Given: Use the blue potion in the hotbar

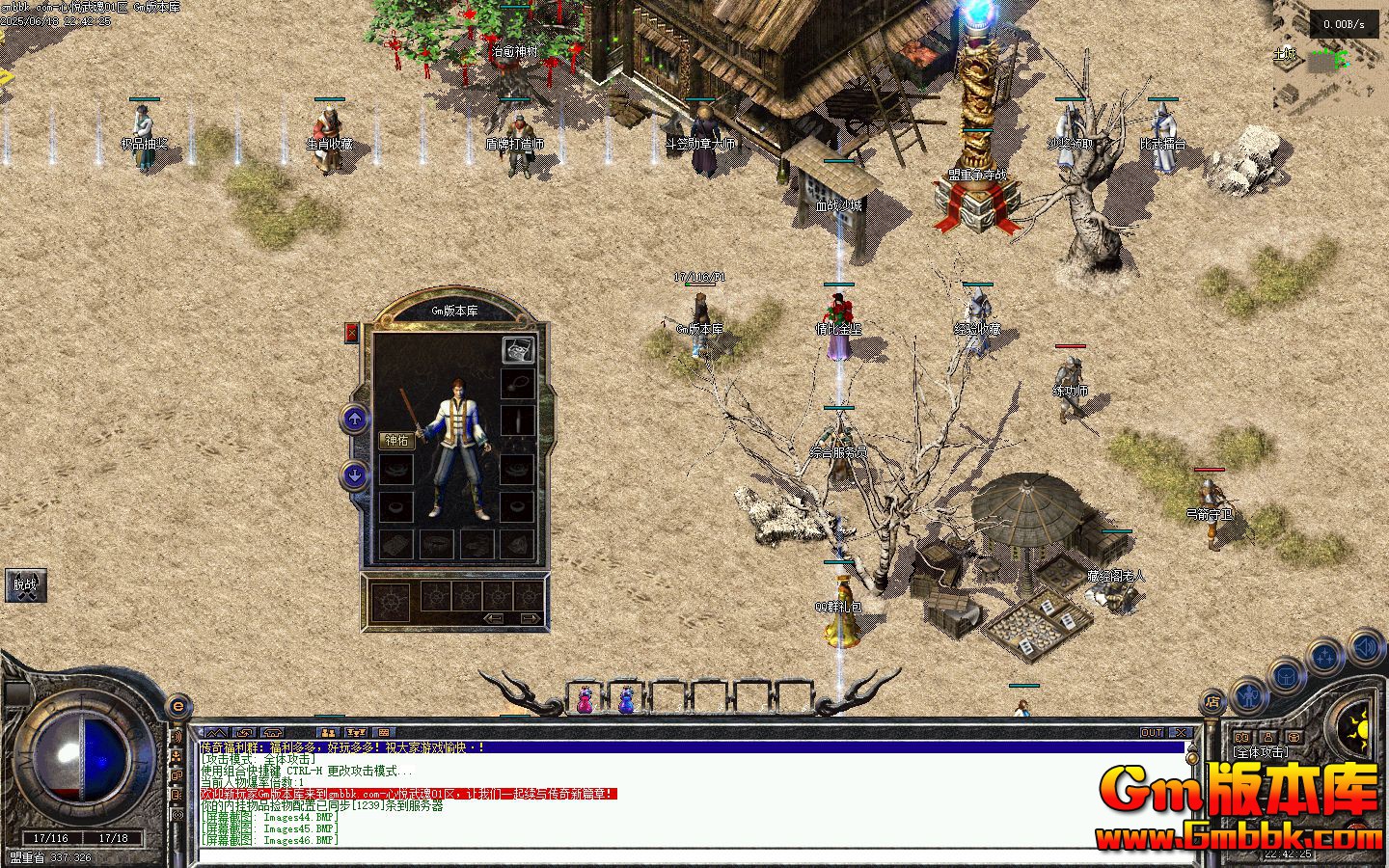Looking at the screenshot, I should [x=626, y=698].
